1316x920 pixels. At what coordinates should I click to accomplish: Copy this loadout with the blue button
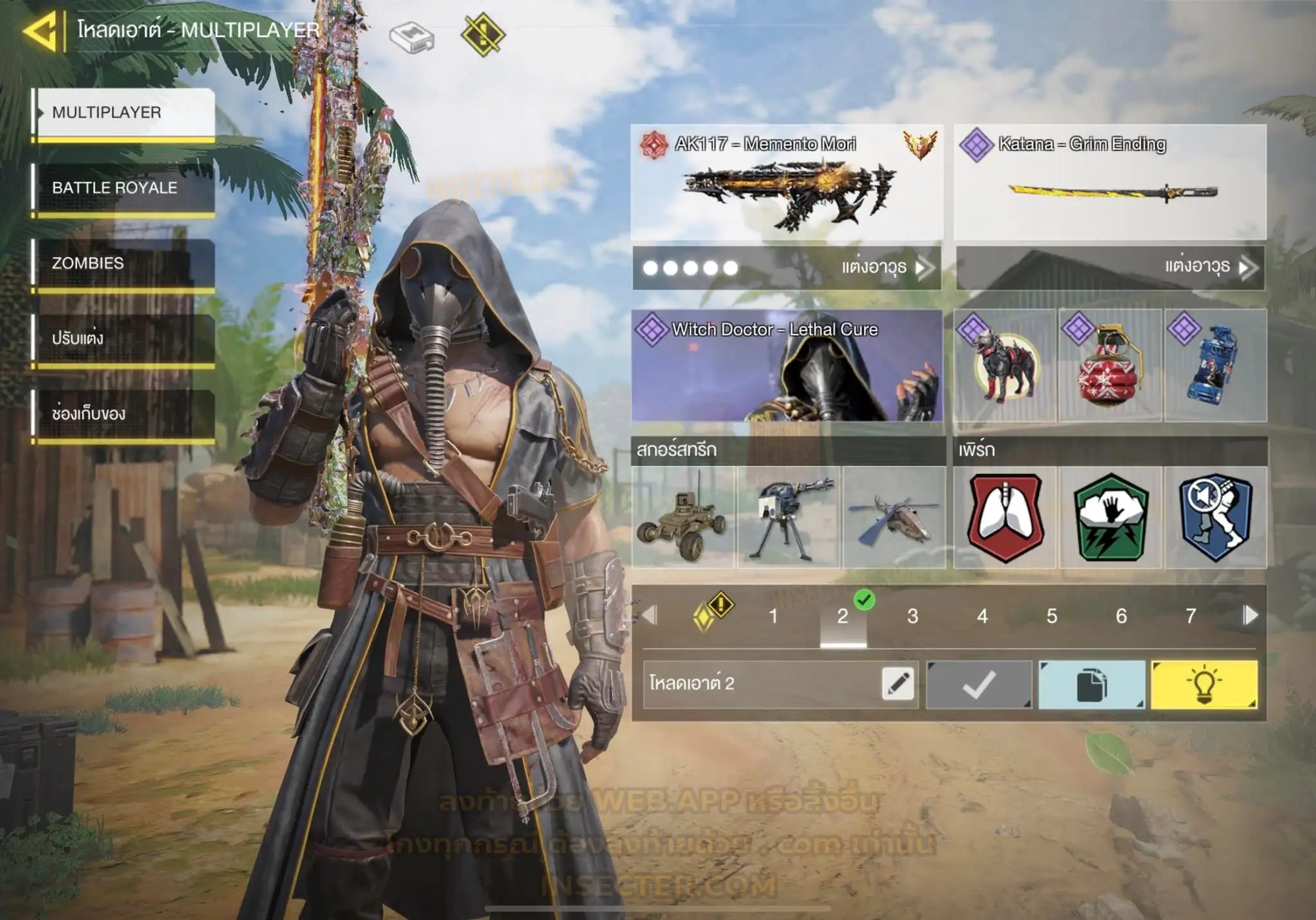[x=1091, y=685]
